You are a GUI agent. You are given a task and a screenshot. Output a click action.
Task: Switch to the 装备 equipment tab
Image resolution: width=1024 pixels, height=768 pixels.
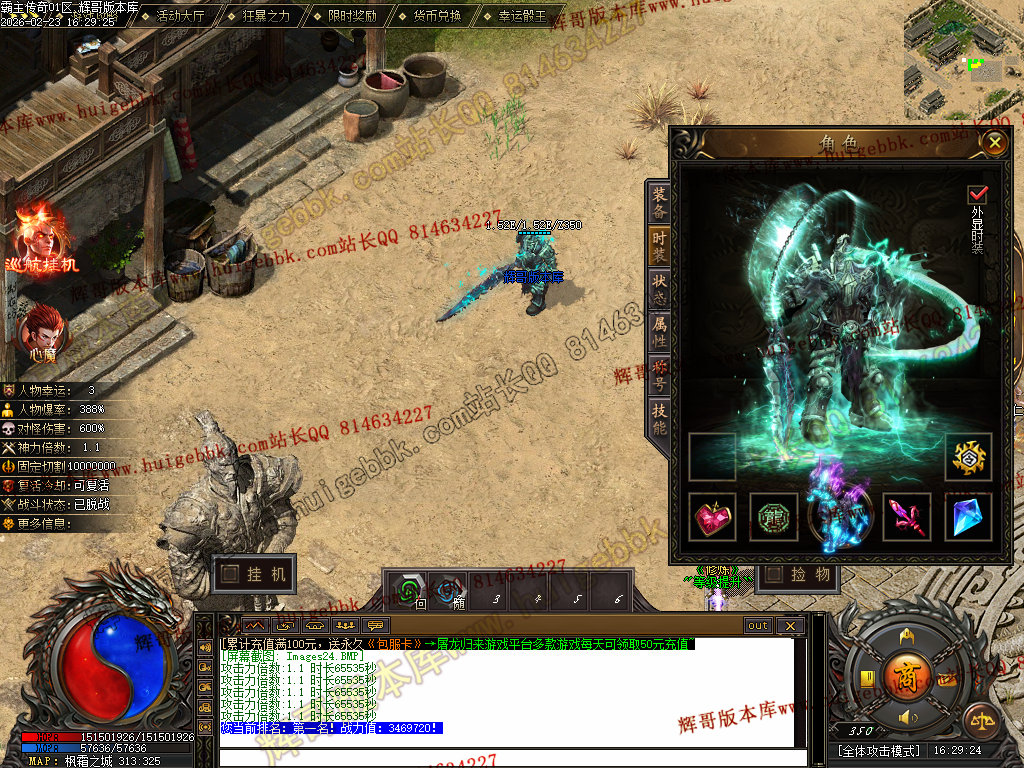659,203
